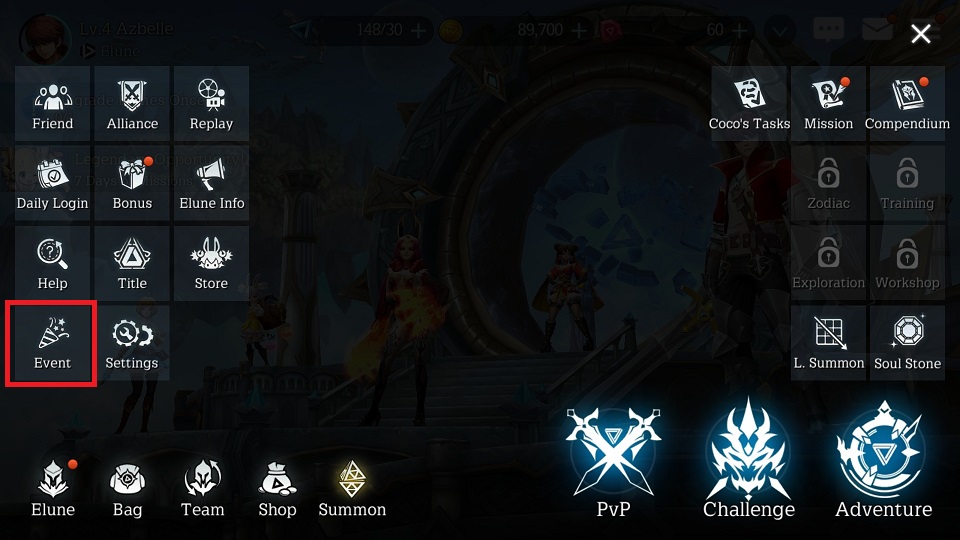Open the Bag inventory

tap(127, 490)
